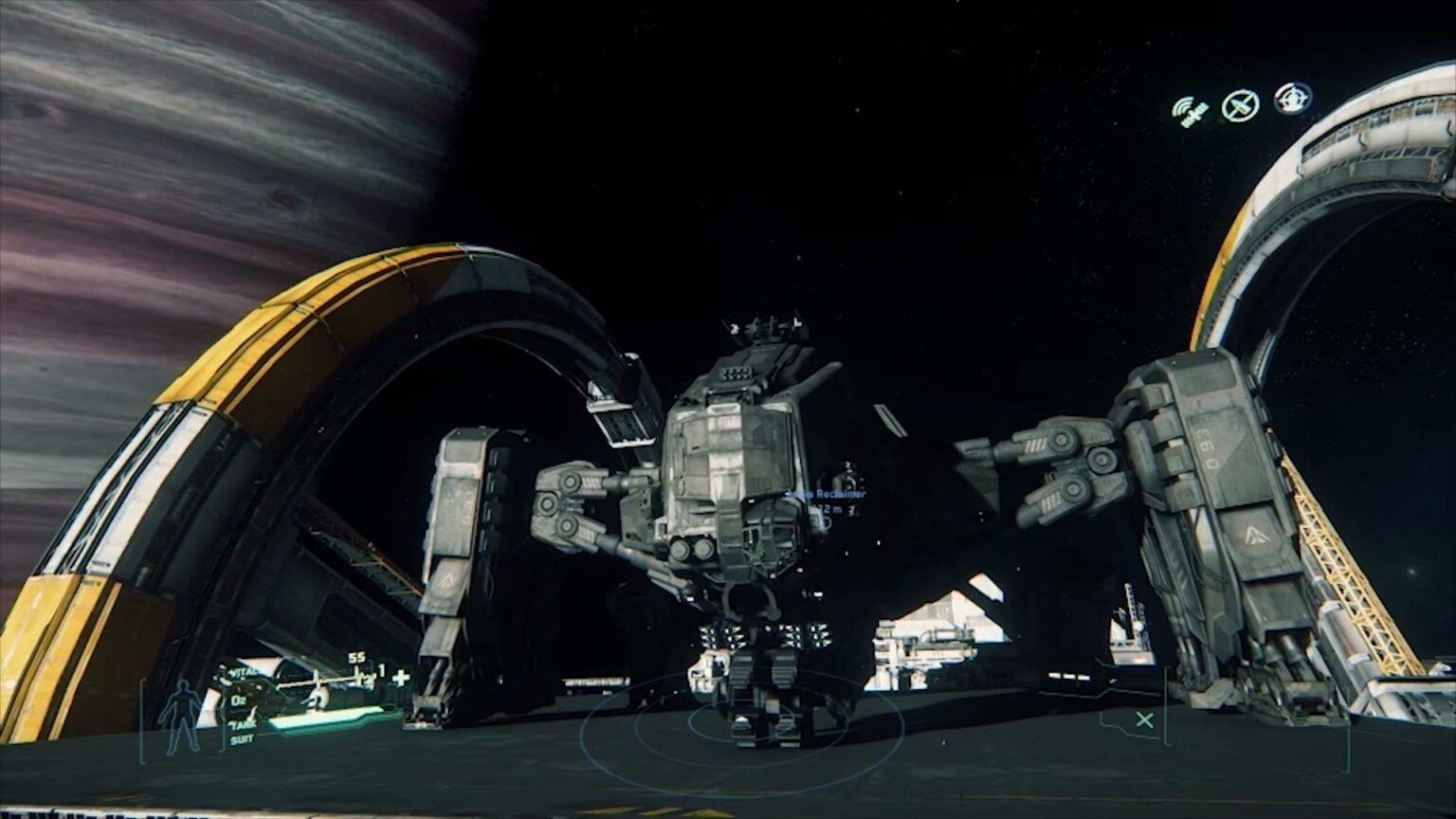Select the body silhouette suit status figure
The height and width of the screenshot is (819, 1456).
pyautogui.click(x=179, y=716)
